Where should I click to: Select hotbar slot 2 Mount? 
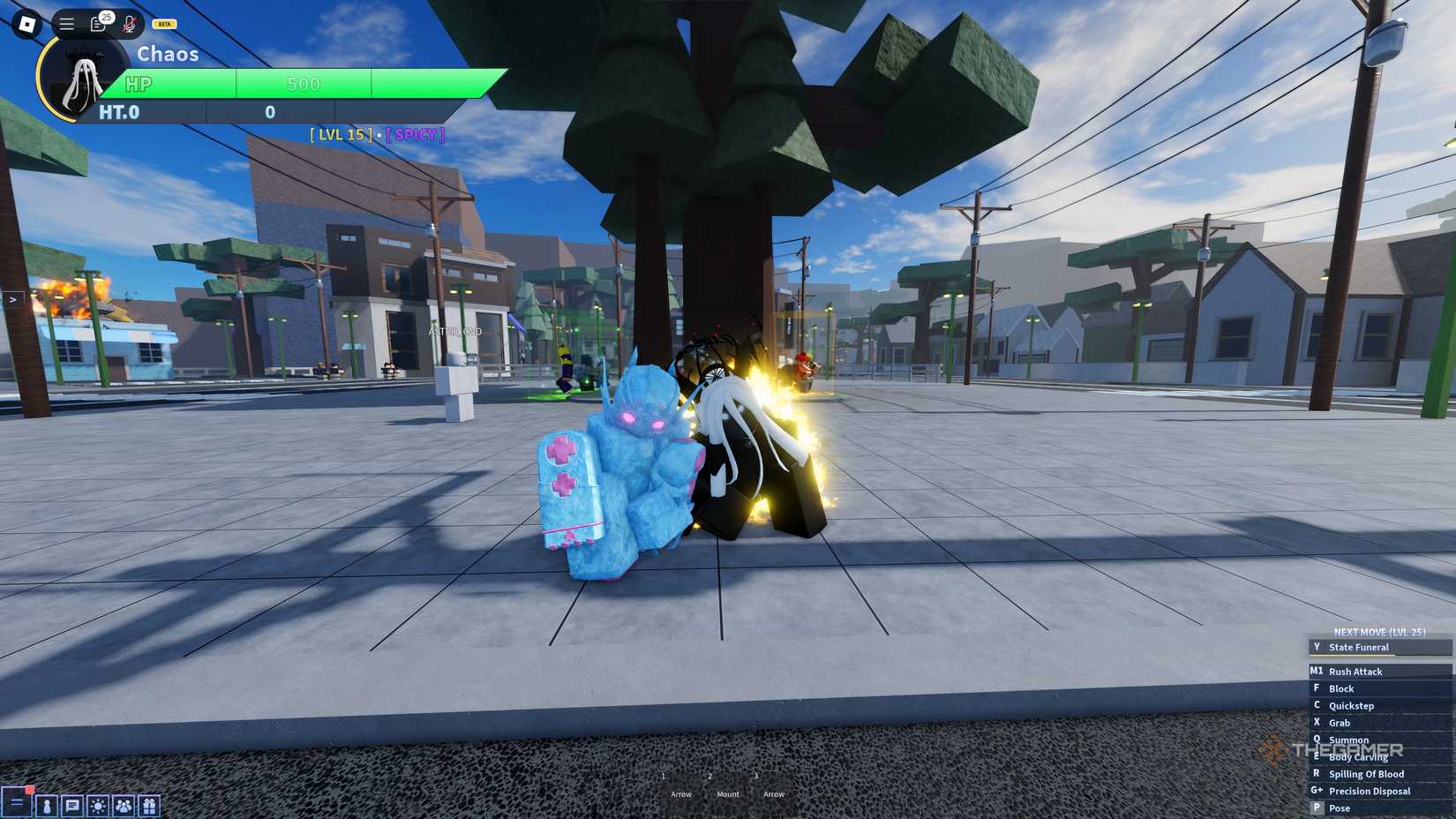click(x=727, y=785)
